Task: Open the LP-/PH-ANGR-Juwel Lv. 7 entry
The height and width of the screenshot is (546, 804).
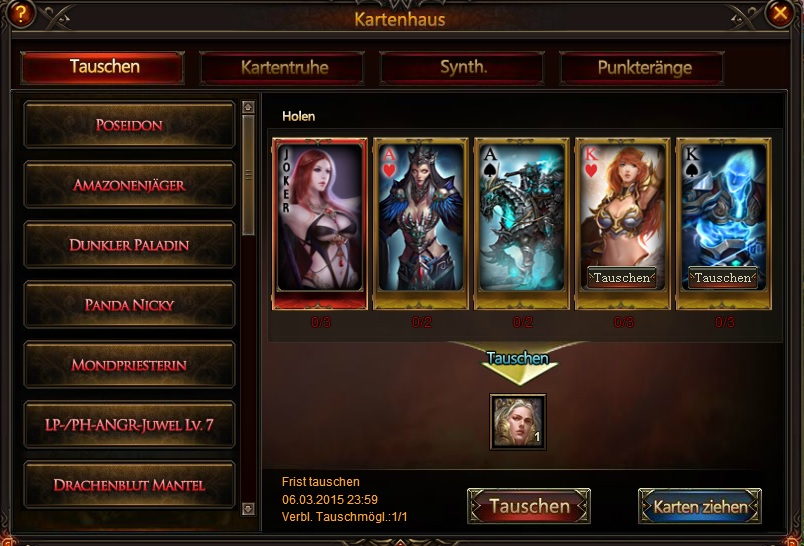Action: pyautogui.click(x=129, y=425)
